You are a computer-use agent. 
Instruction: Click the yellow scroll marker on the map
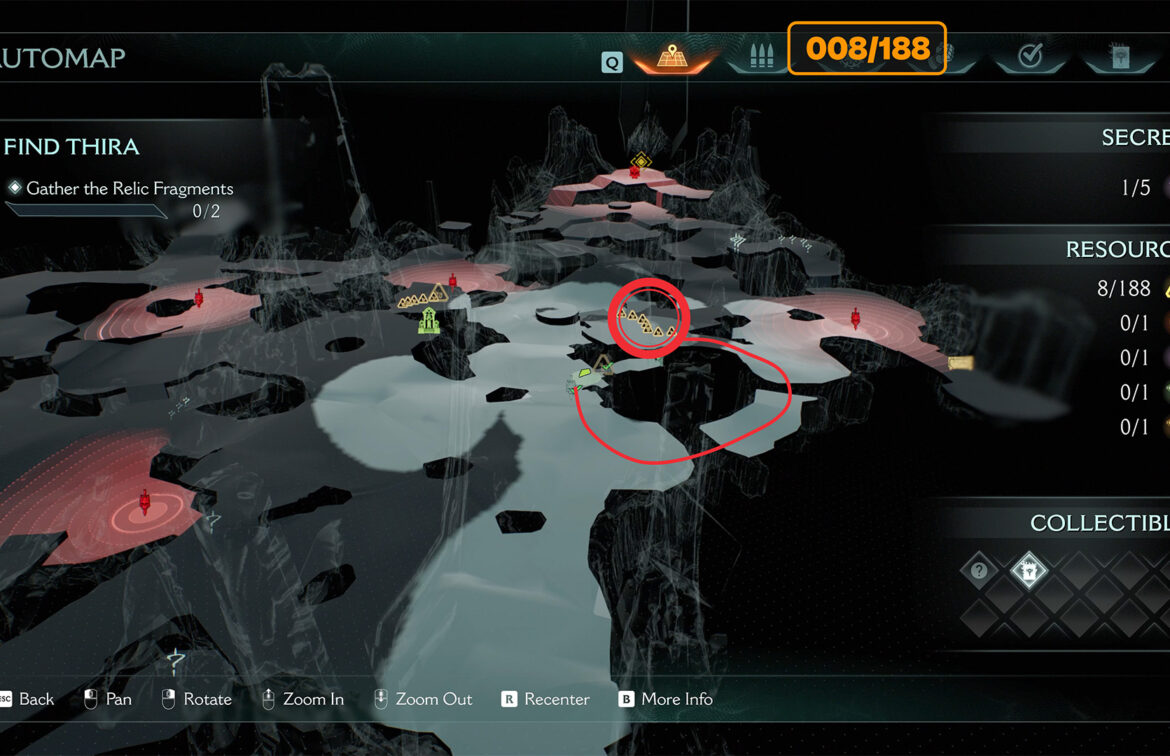(x=960, y=363)
